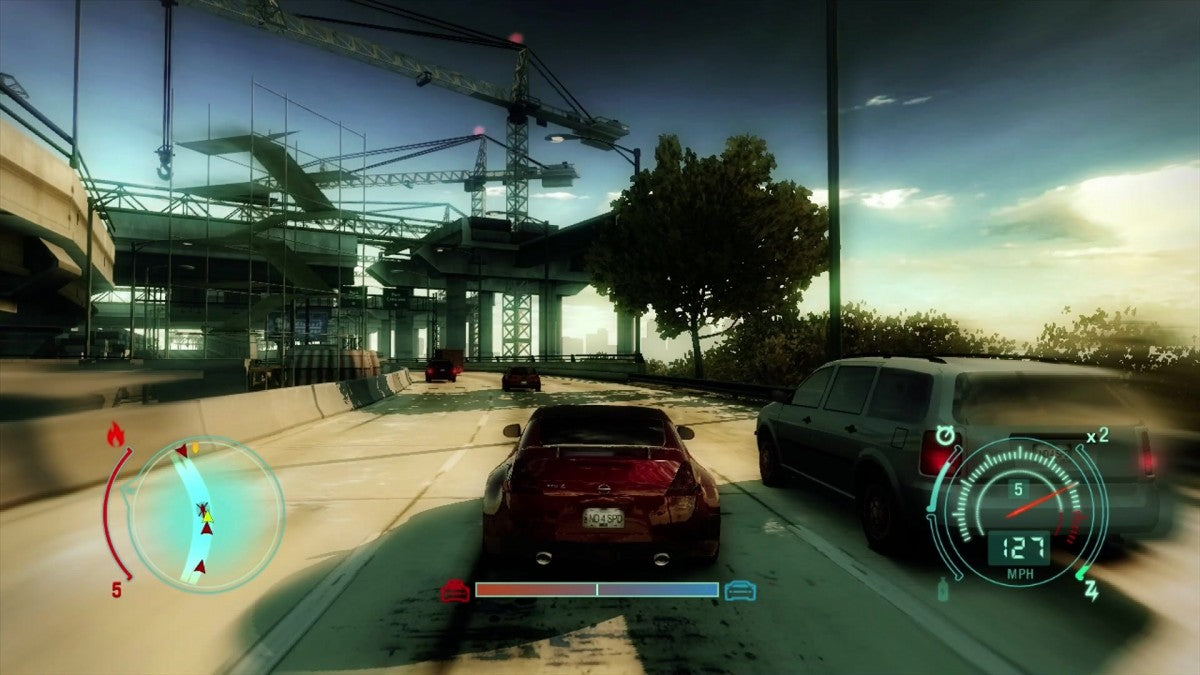Select the red flame heat icon
The image size is (1200, 675).
[115, 433]
